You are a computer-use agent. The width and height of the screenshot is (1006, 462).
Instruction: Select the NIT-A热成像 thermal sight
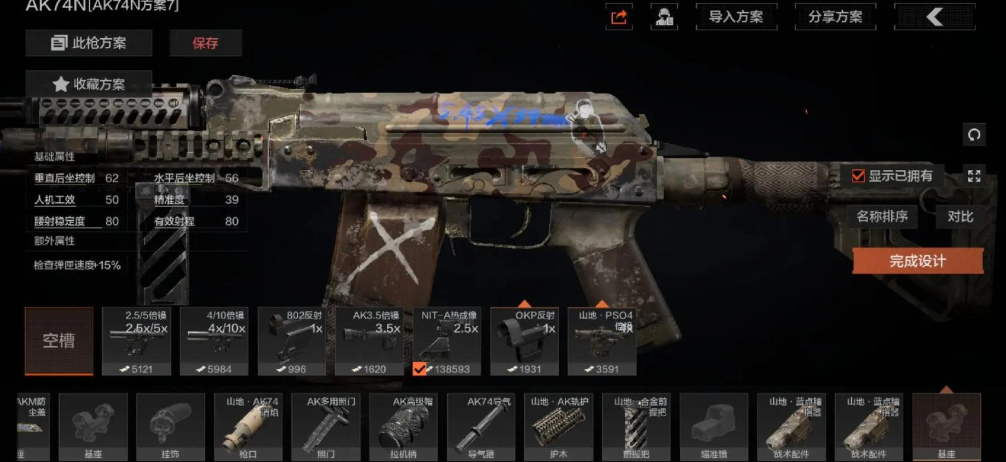[449, 341]
